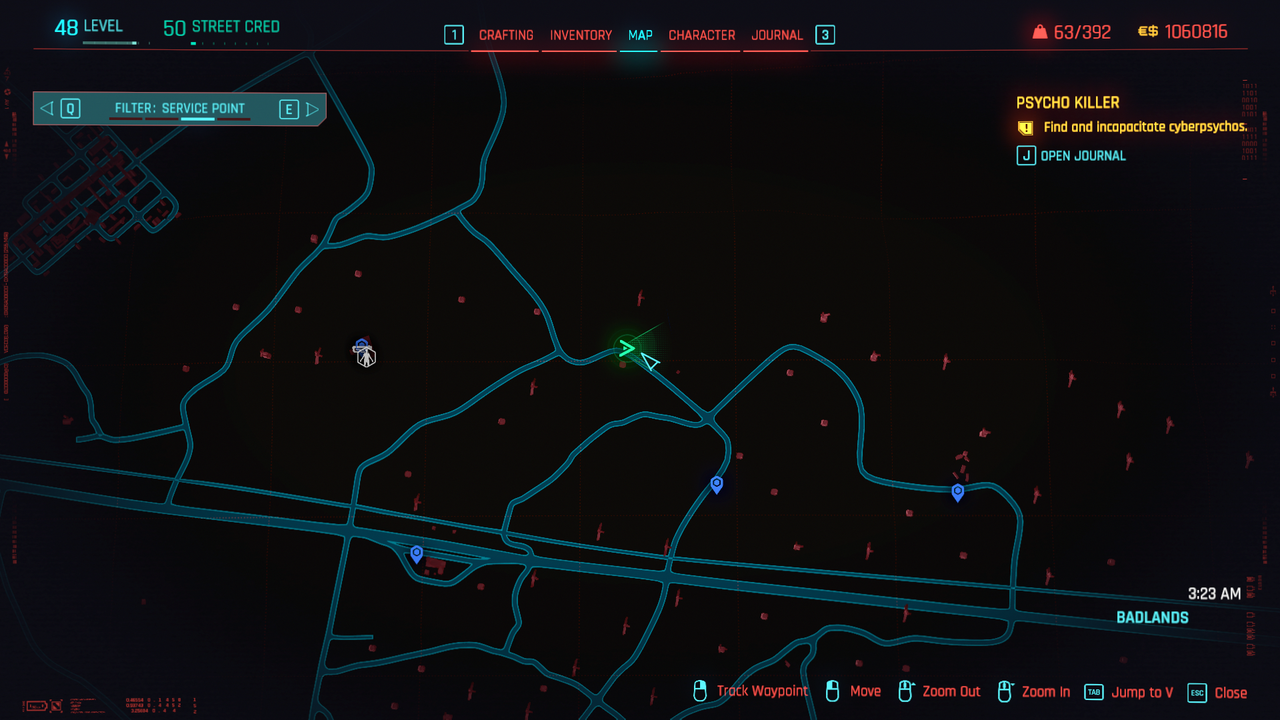1280x720 pixels.
Task: Select the Psycho Killer tracked quest
Action: pyautogui.click(x=1067, y=103)
